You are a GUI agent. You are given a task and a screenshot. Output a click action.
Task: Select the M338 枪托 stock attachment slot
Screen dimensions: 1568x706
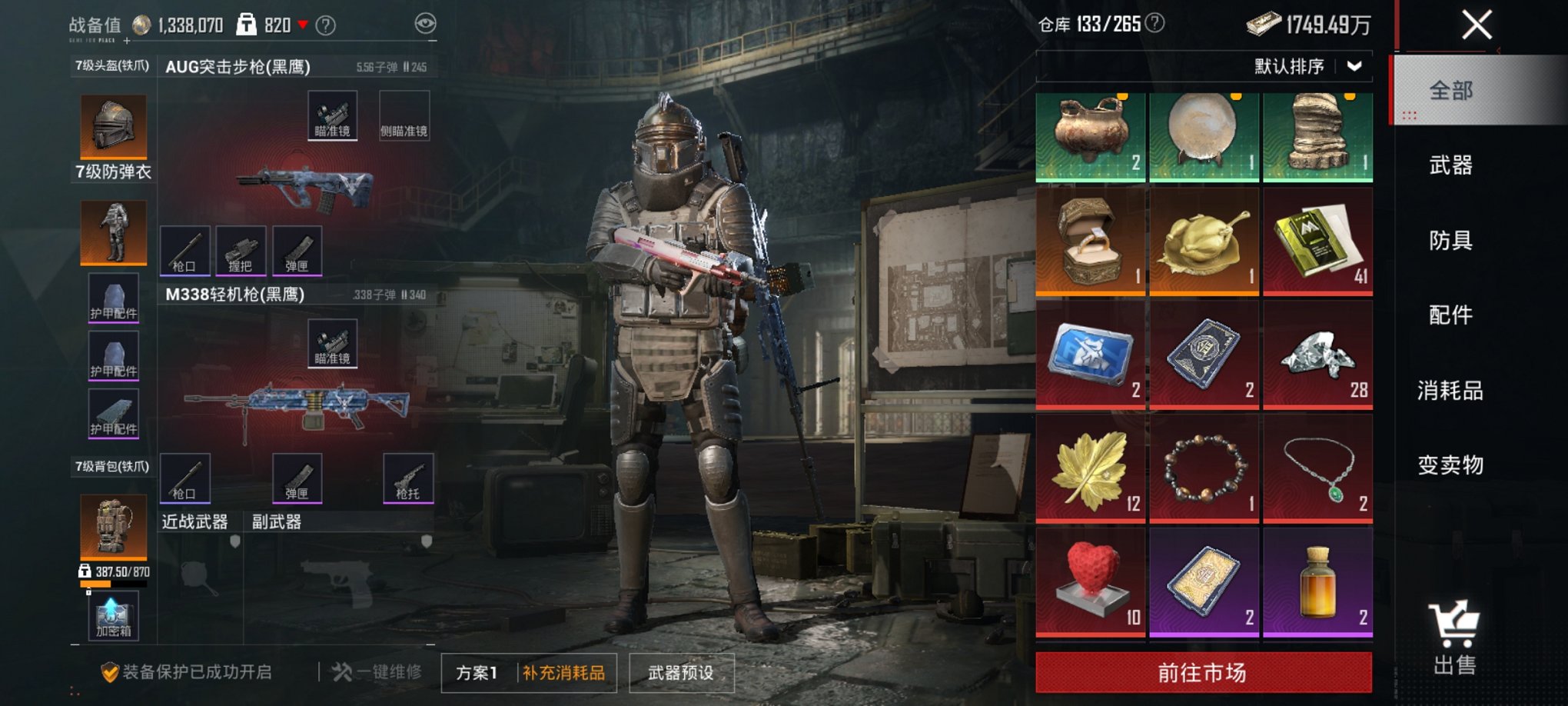pos(410,478)
